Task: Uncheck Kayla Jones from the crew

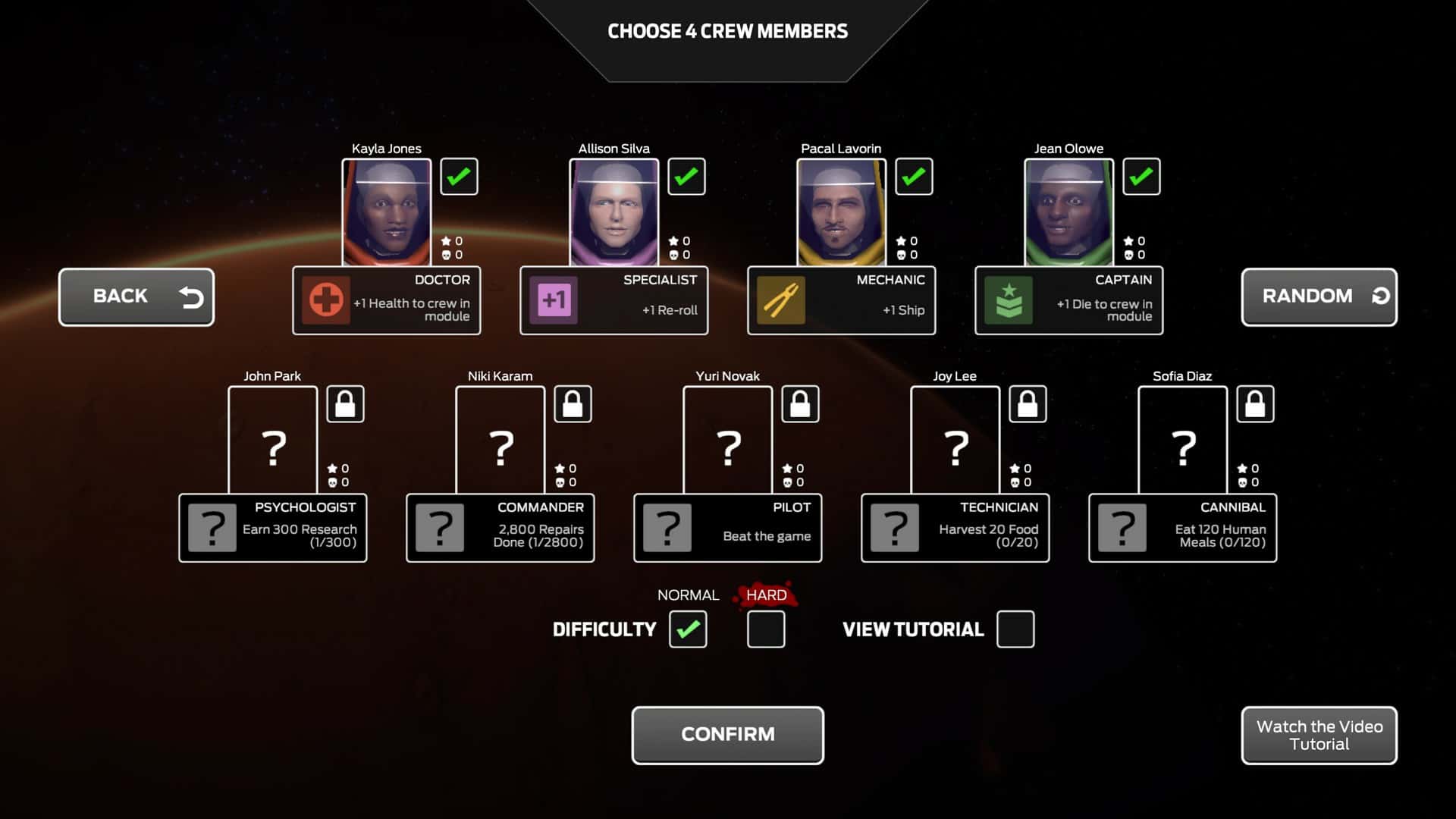Action: (x=459, y=176)
